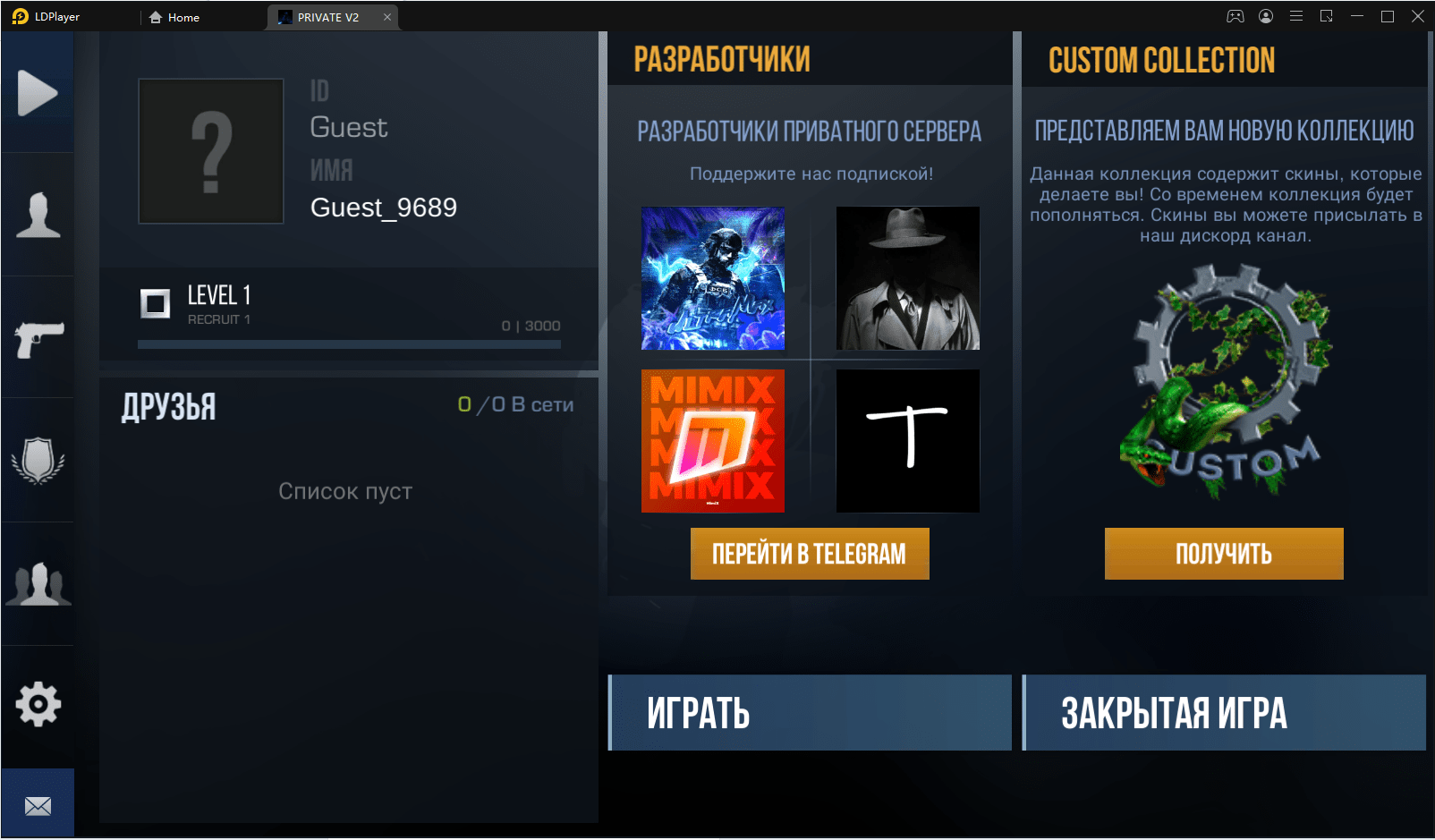Select the play icon in the sidebar
Image resolution: width=1435 pixels, height=840 pixels.
(38, 90)
